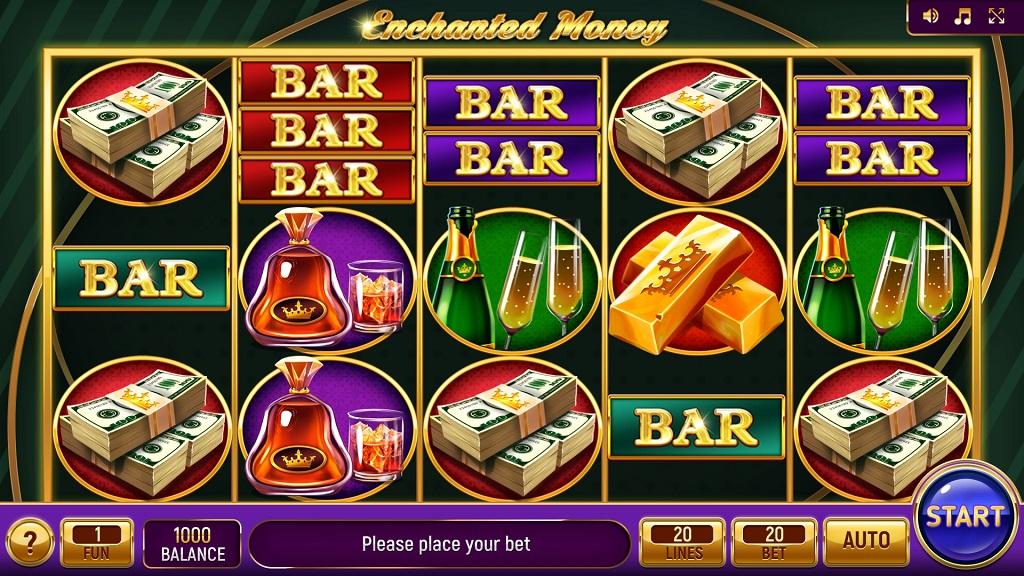The width and height of the screenshot is (1024, 576).
Task: Toggle the sound speaker icon
Action: point(931,16)
